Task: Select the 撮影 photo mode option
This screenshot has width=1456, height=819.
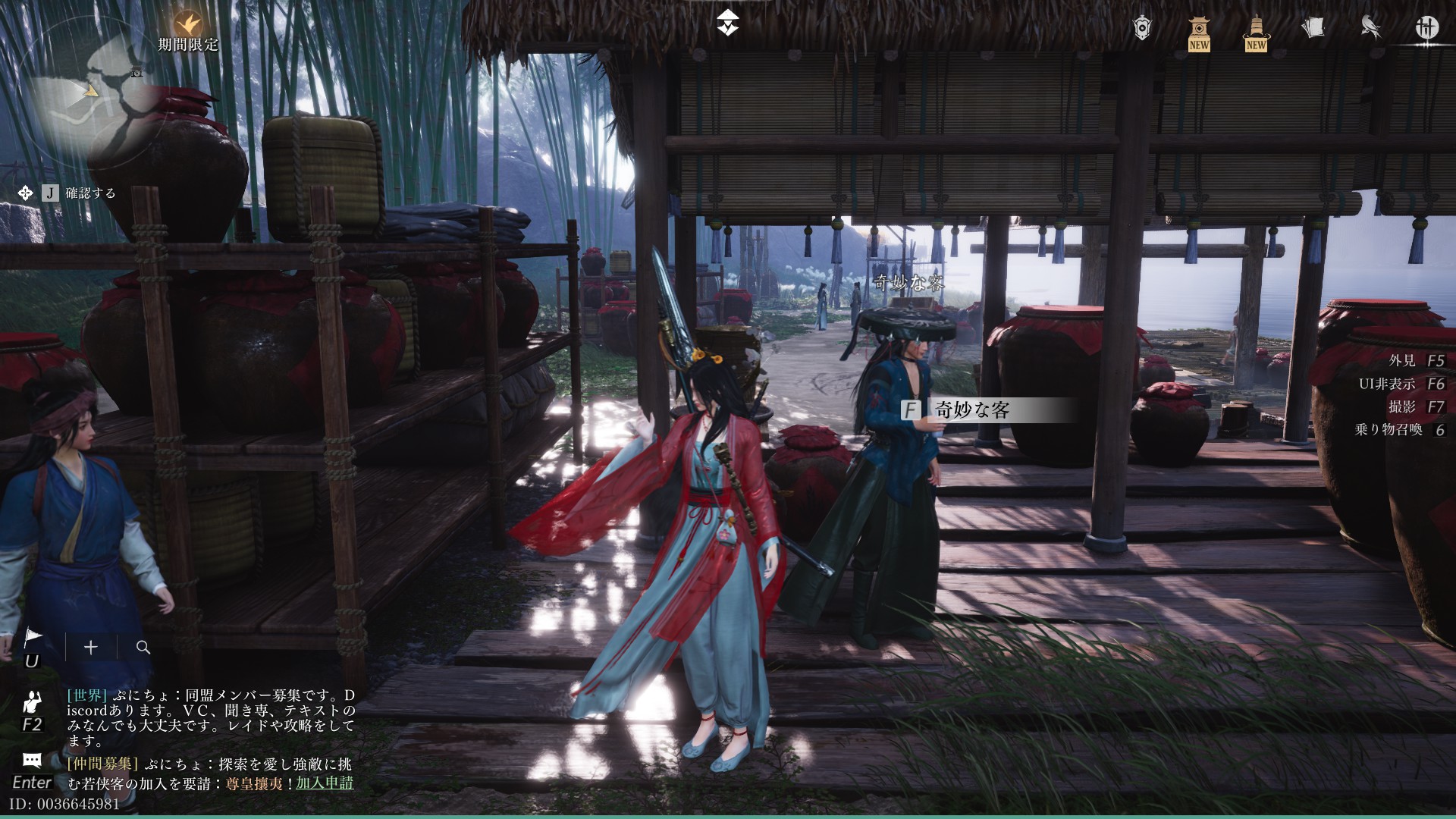Action: click(x=1402, y=407)
